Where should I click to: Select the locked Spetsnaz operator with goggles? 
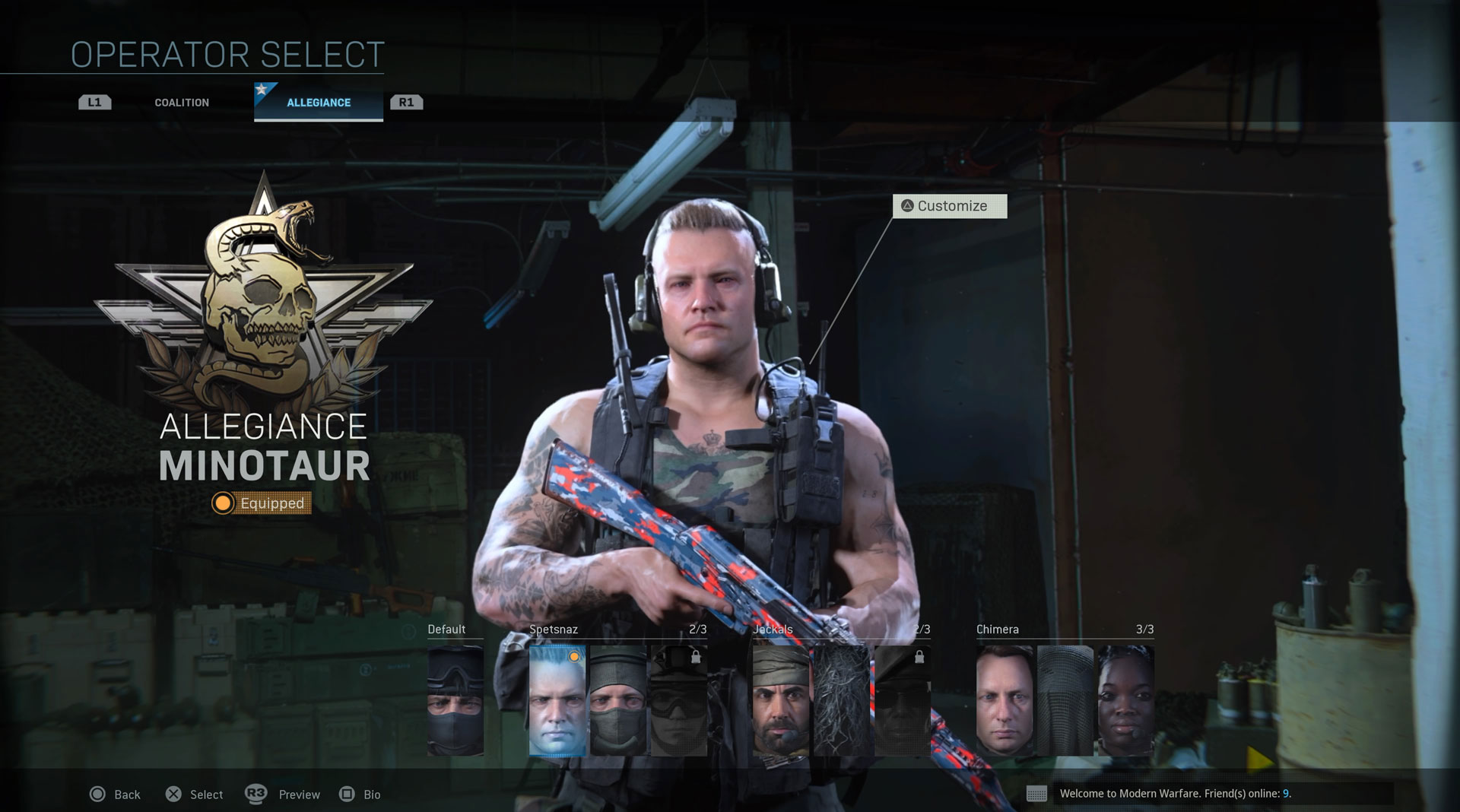[x=678, y=700]
